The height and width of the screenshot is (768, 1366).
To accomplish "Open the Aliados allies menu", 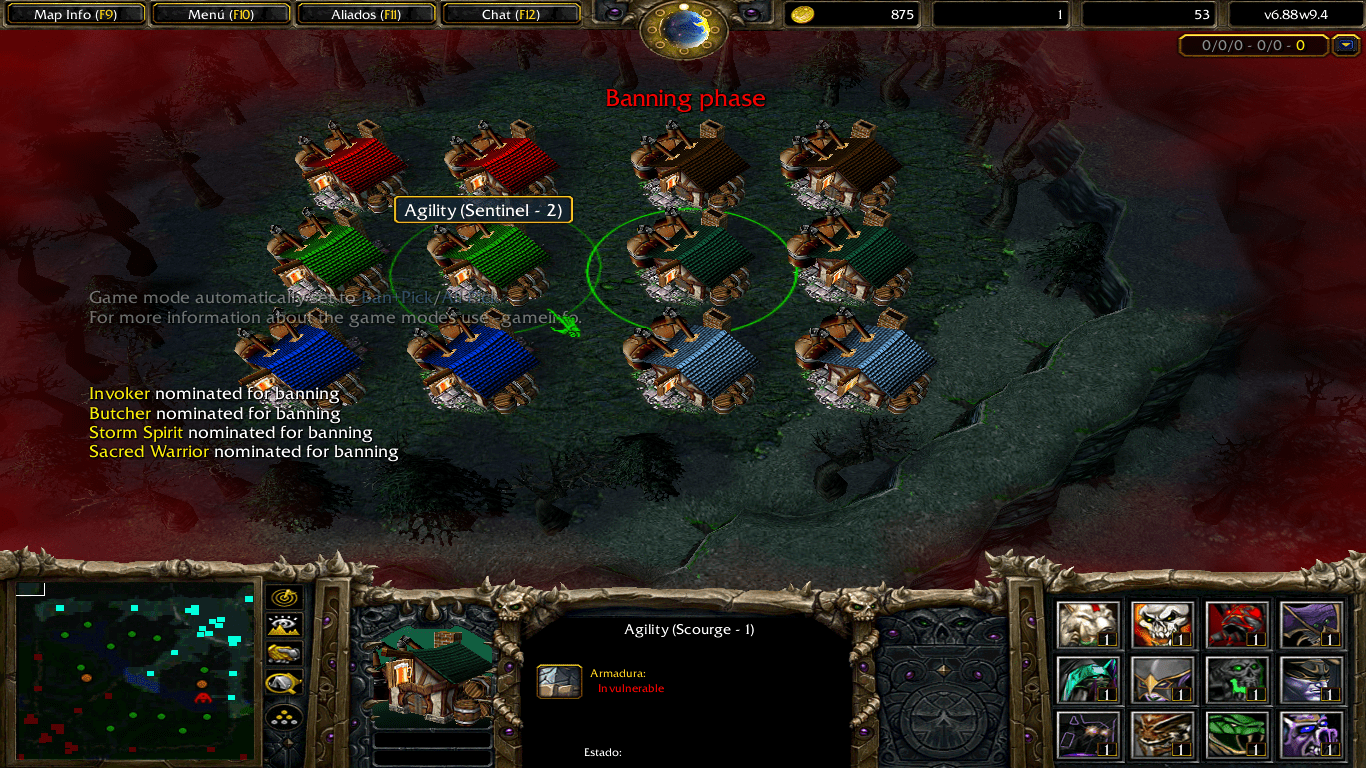I will [367, 15].
